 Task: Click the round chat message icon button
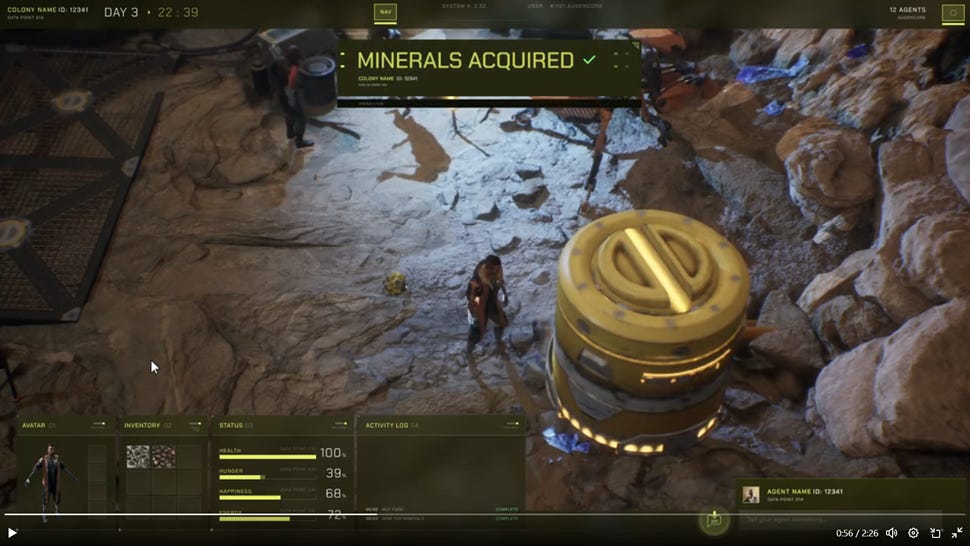(714, 519)
